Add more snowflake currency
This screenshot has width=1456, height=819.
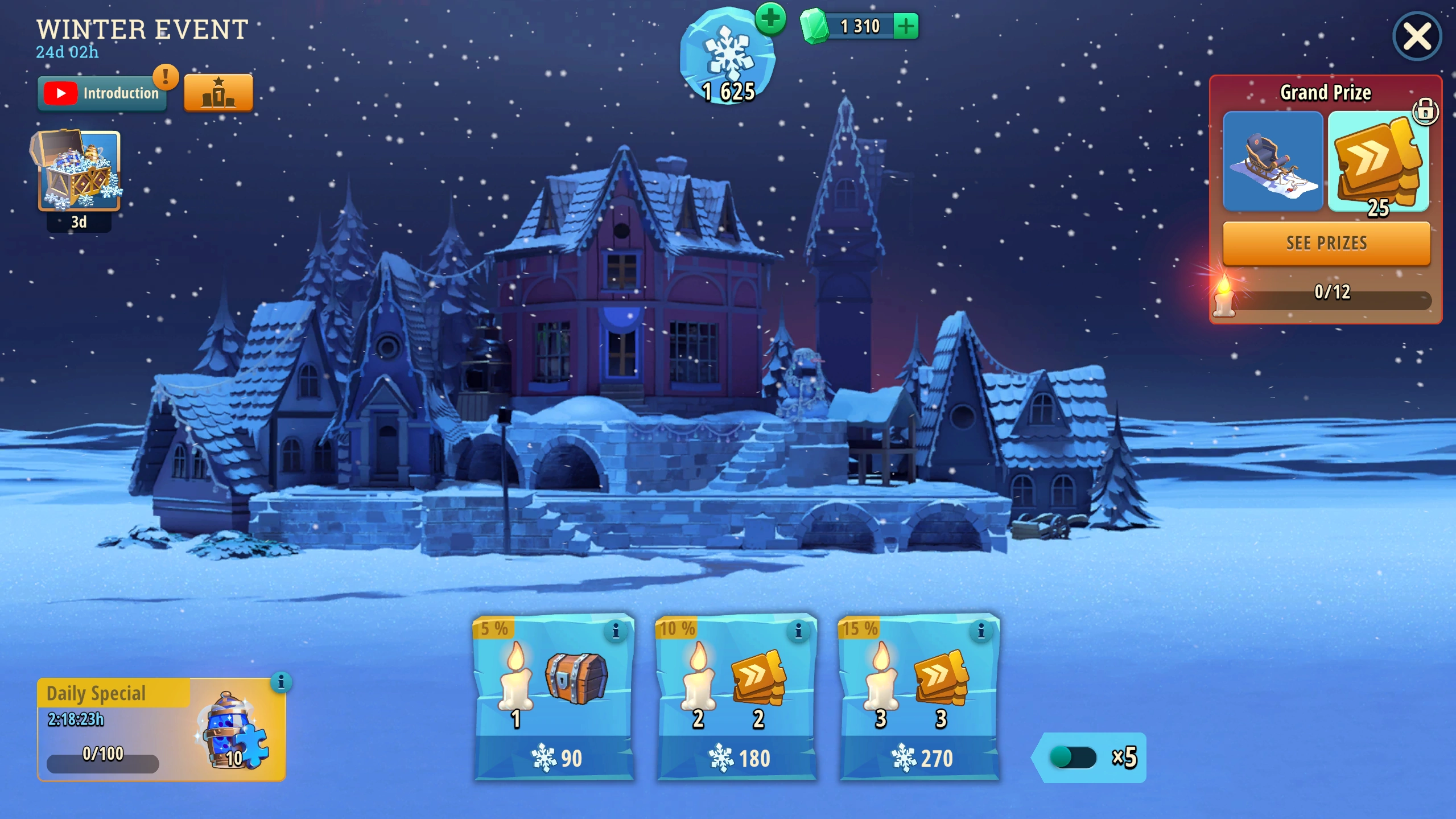click(x=770, y=19)
